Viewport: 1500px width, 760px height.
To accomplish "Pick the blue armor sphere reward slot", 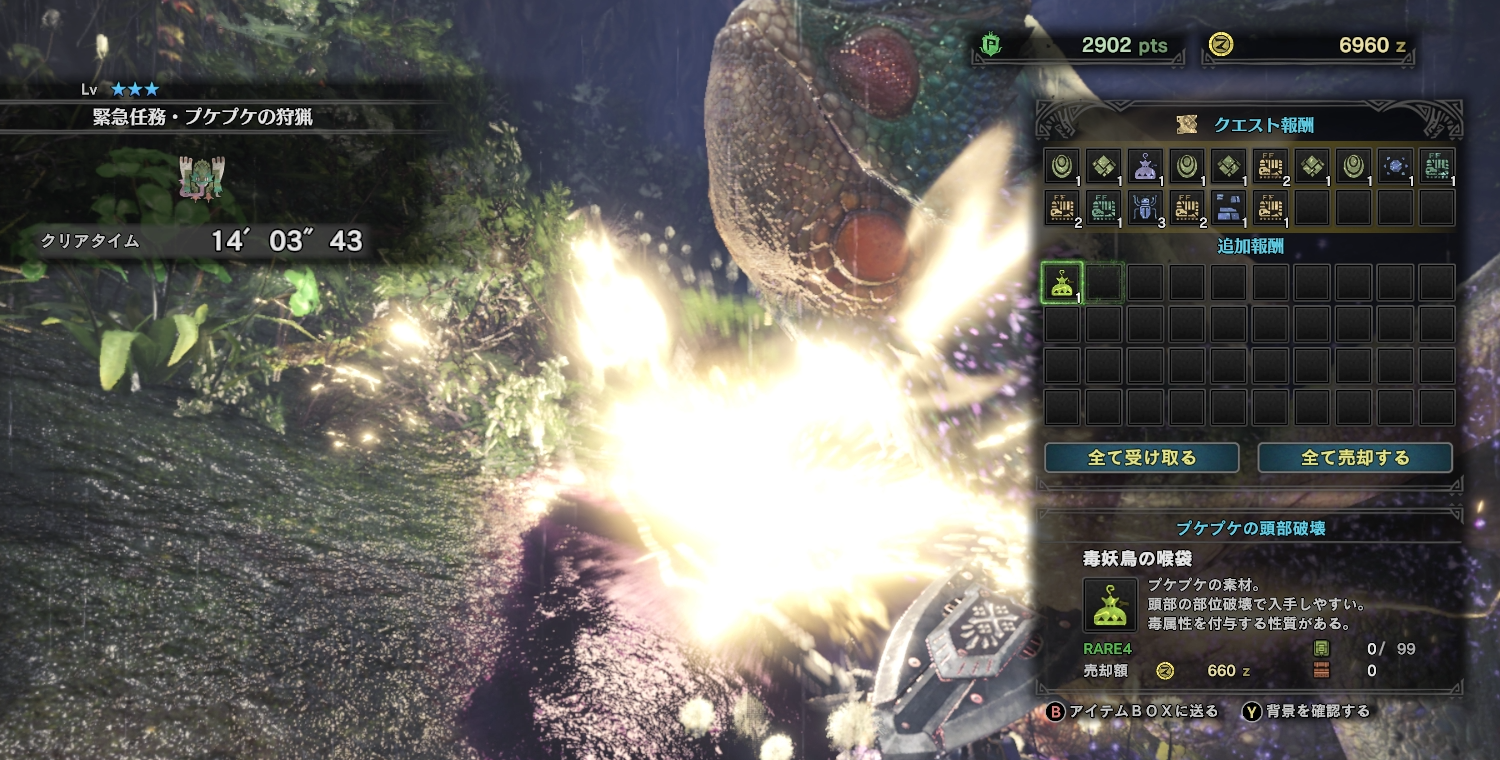I will (1395, 165).
